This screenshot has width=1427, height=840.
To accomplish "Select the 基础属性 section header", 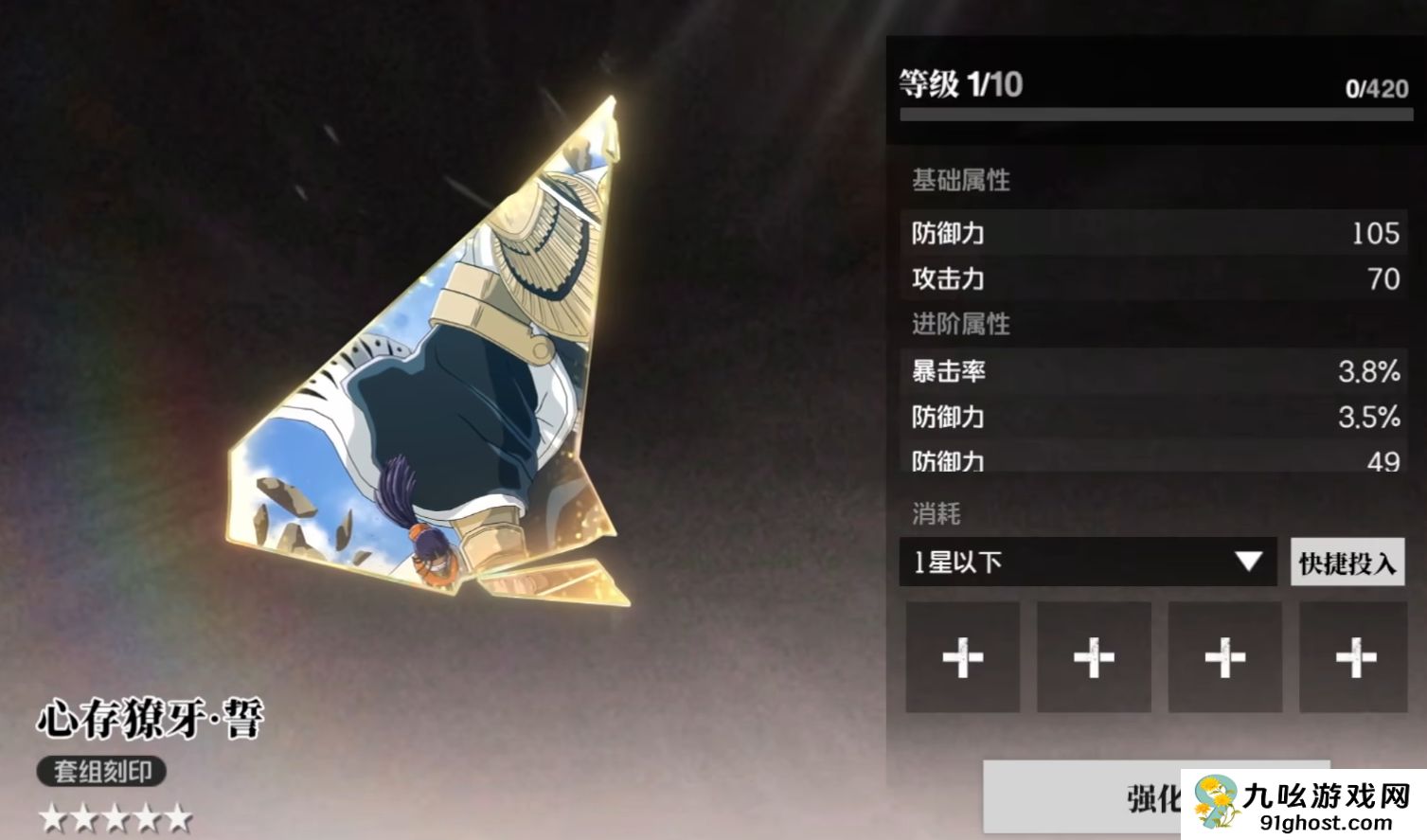I will (960, 181).
